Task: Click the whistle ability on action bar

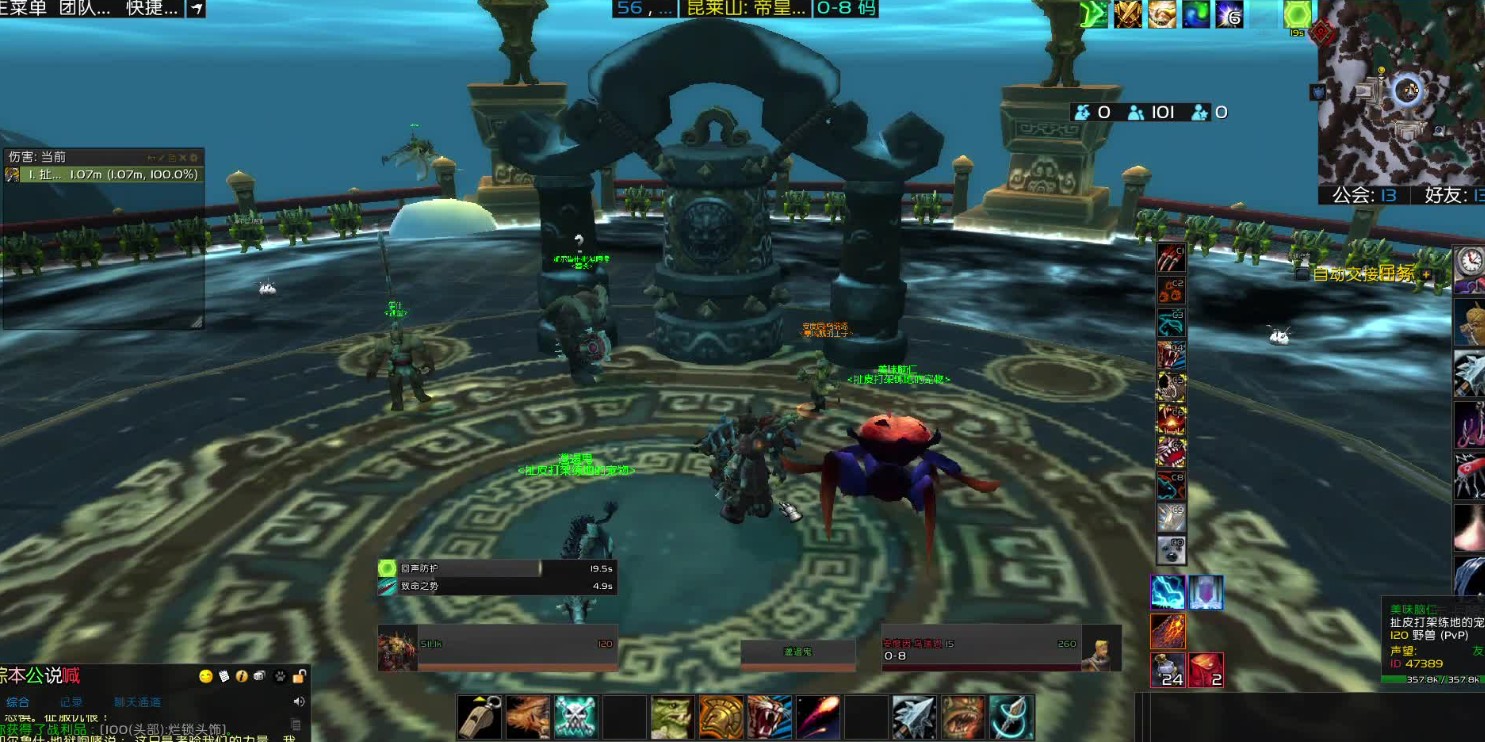Action: (479, 717)
